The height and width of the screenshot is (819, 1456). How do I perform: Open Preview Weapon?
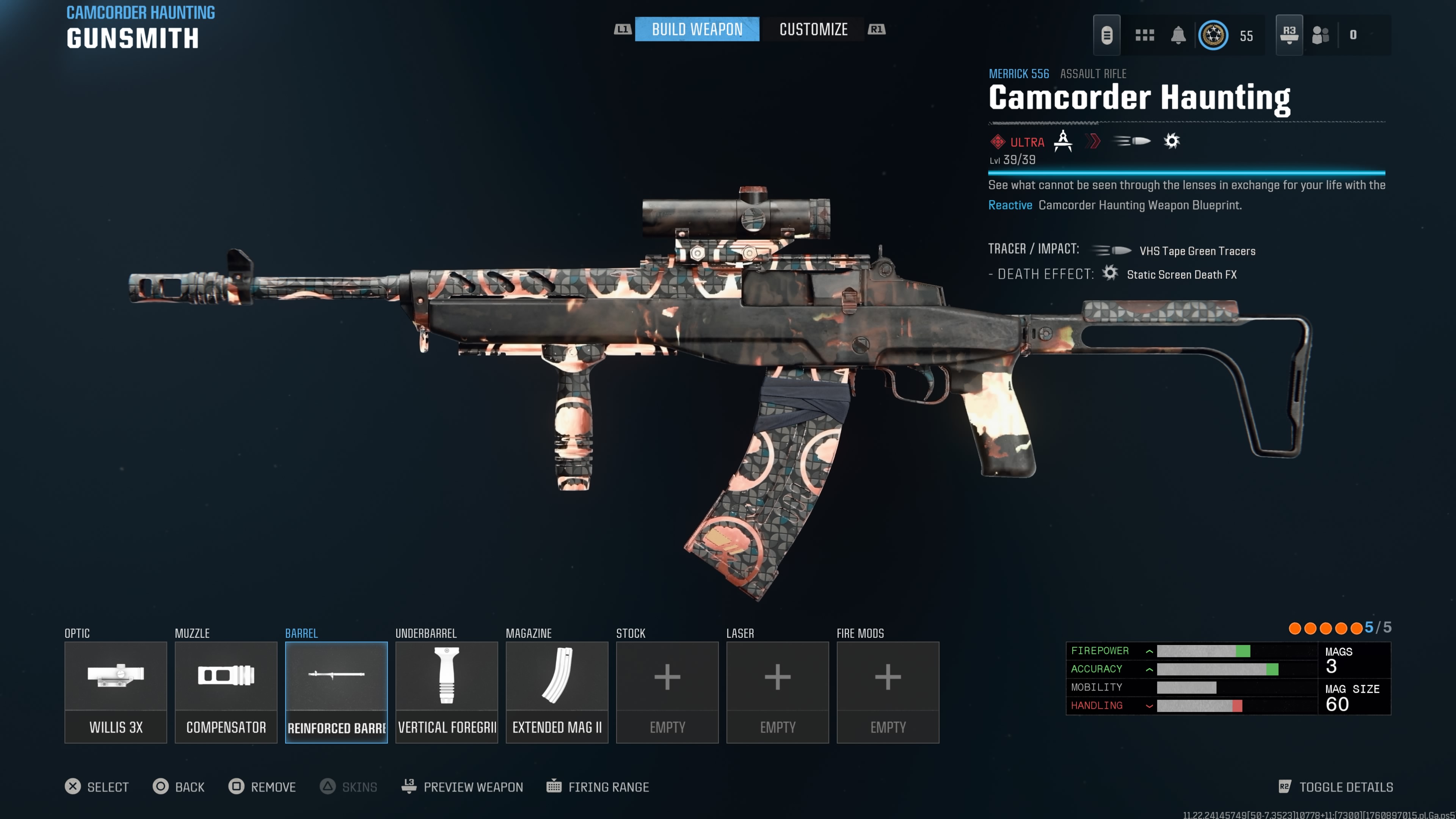(x=462, y=787)
